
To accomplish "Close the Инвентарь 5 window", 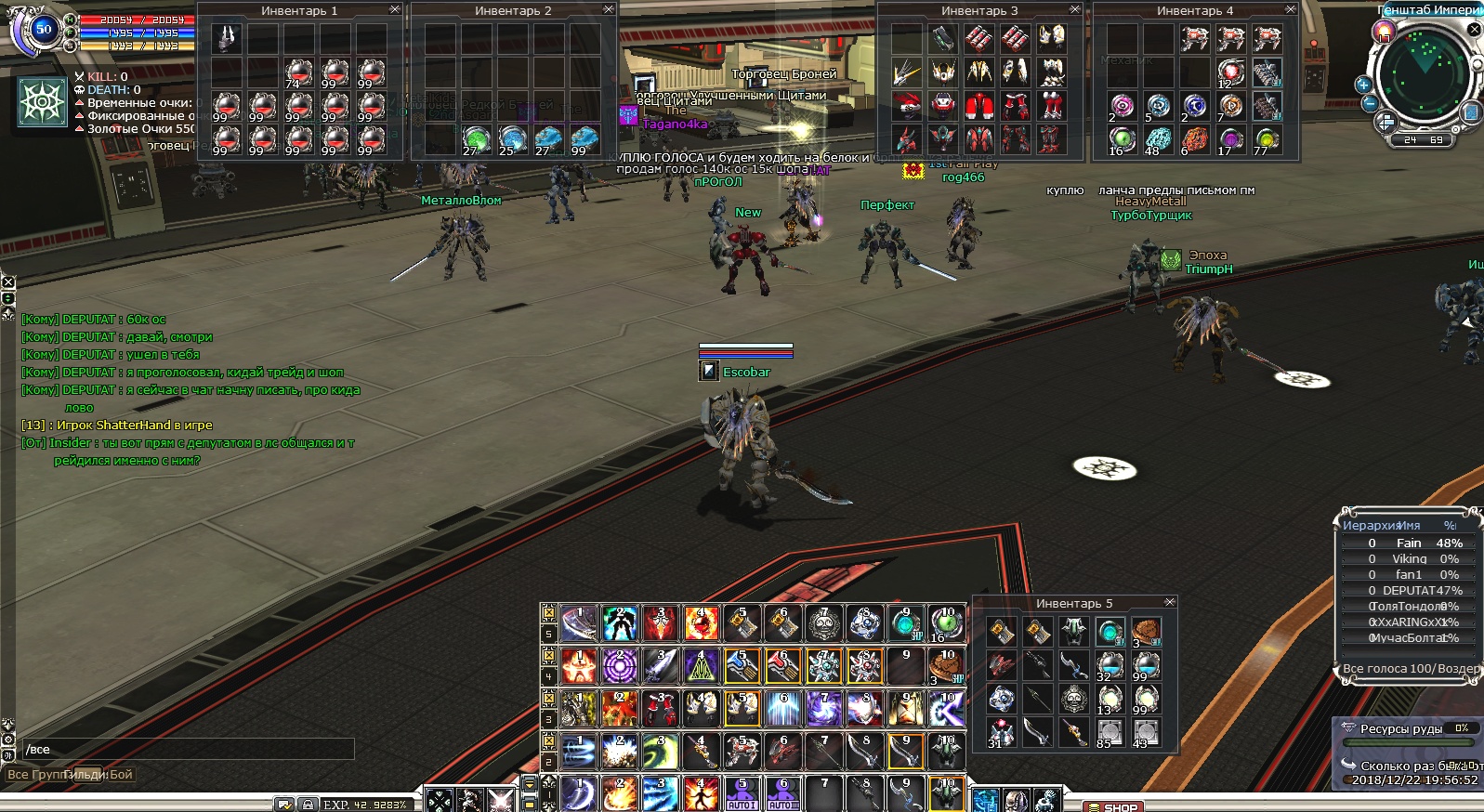I will coord(1170,602).
